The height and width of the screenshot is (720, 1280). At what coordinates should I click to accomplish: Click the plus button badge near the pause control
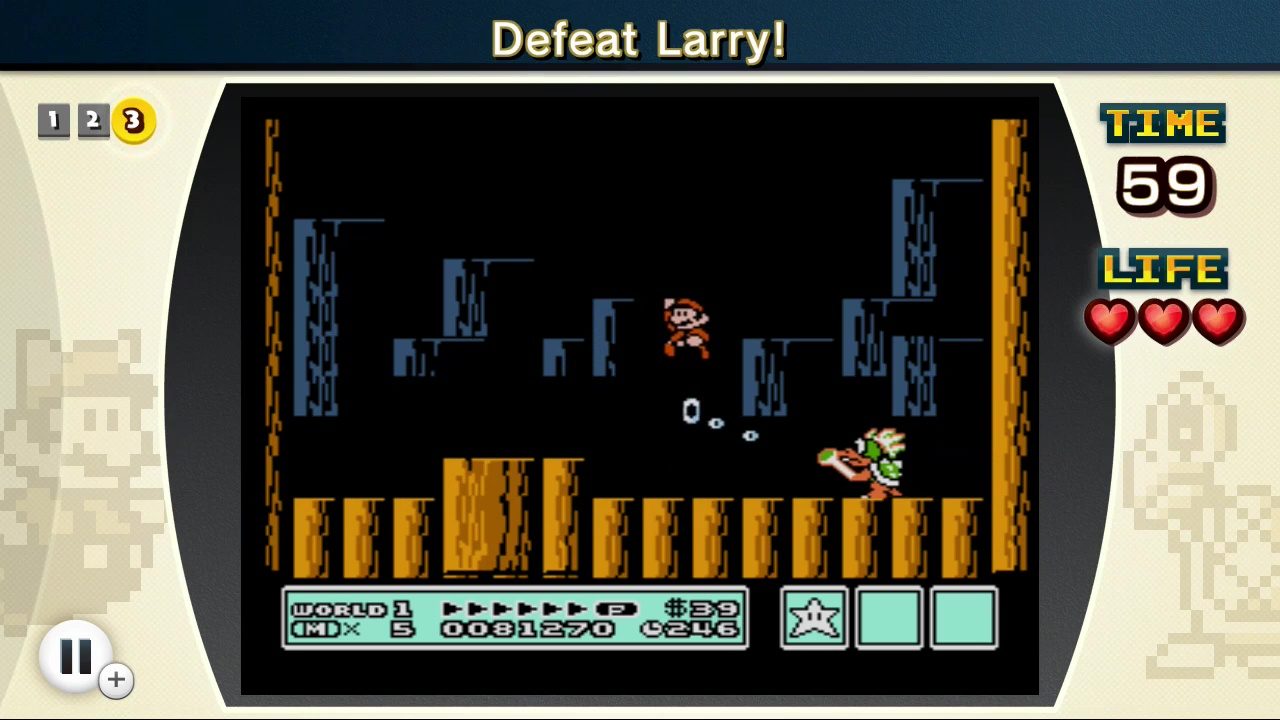click(x=116, y=679)
